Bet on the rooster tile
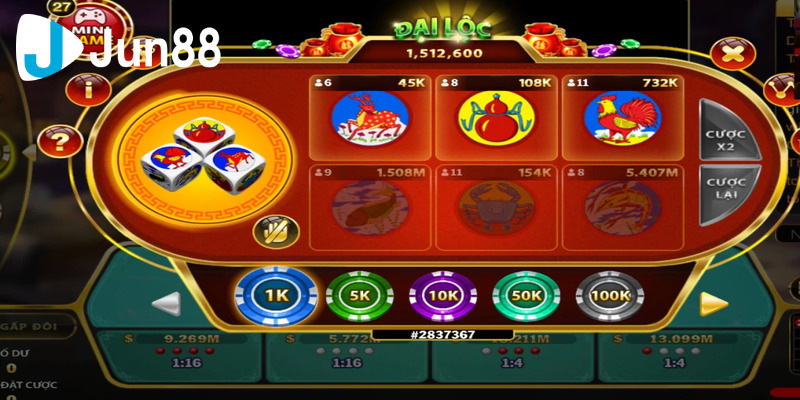The height and width of the screenshot is (400, 800). pyautogui.click(x=622, y=116)
